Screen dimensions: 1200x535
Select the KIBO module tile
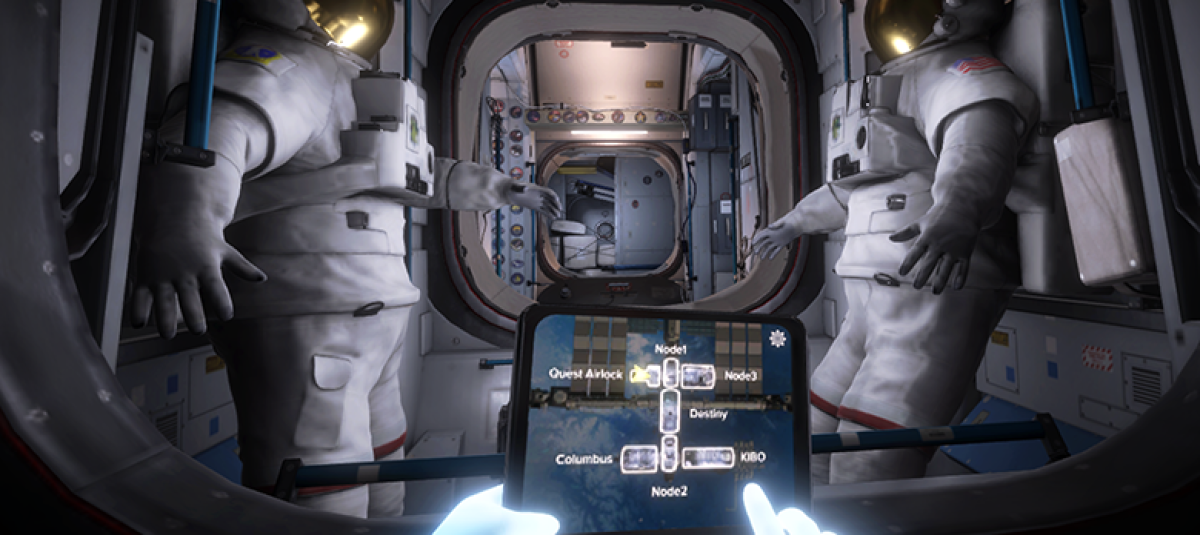pyautogui.click(x=706, y=458)
